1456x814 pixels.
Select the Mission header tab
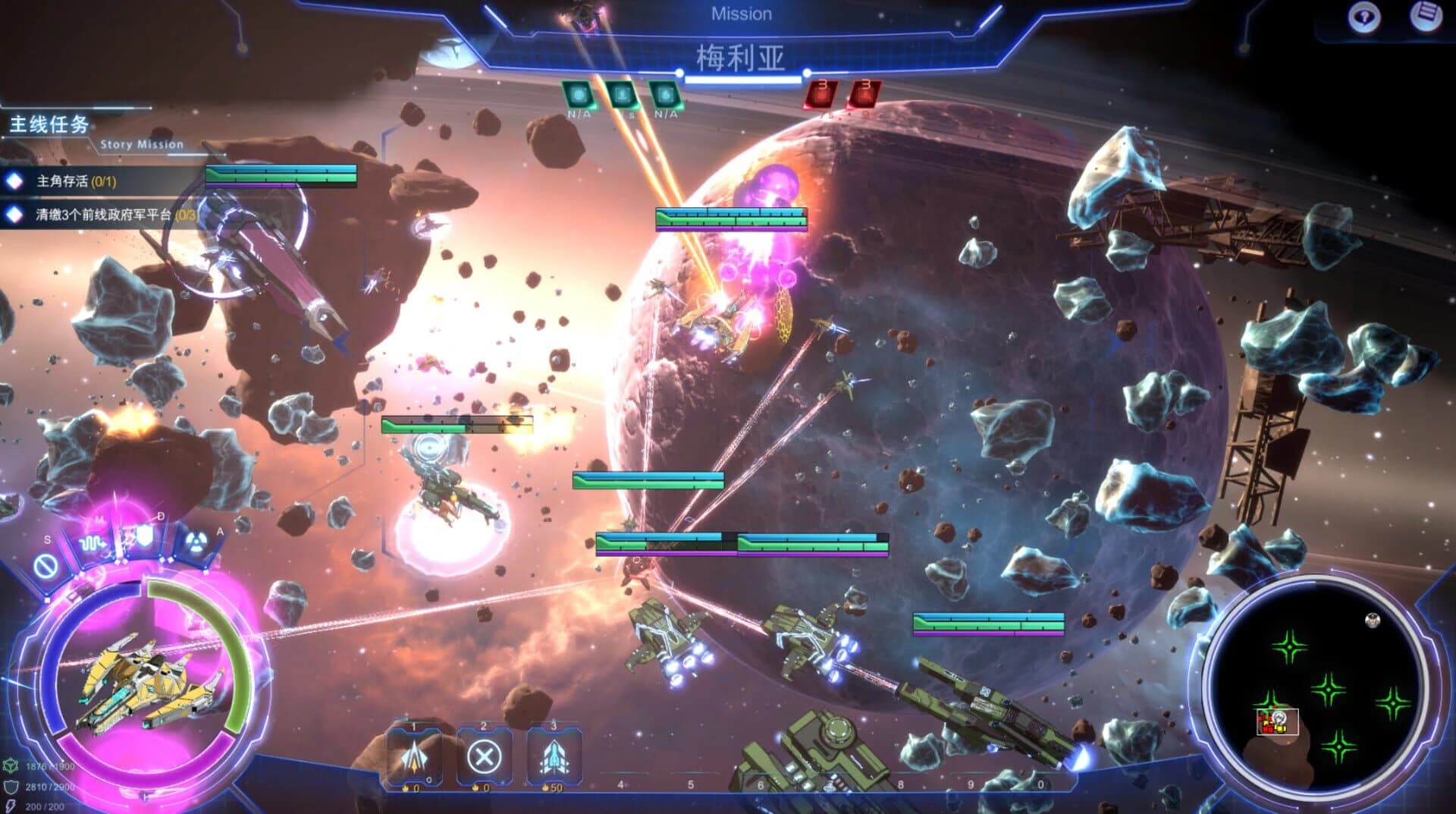click(742, 13)
